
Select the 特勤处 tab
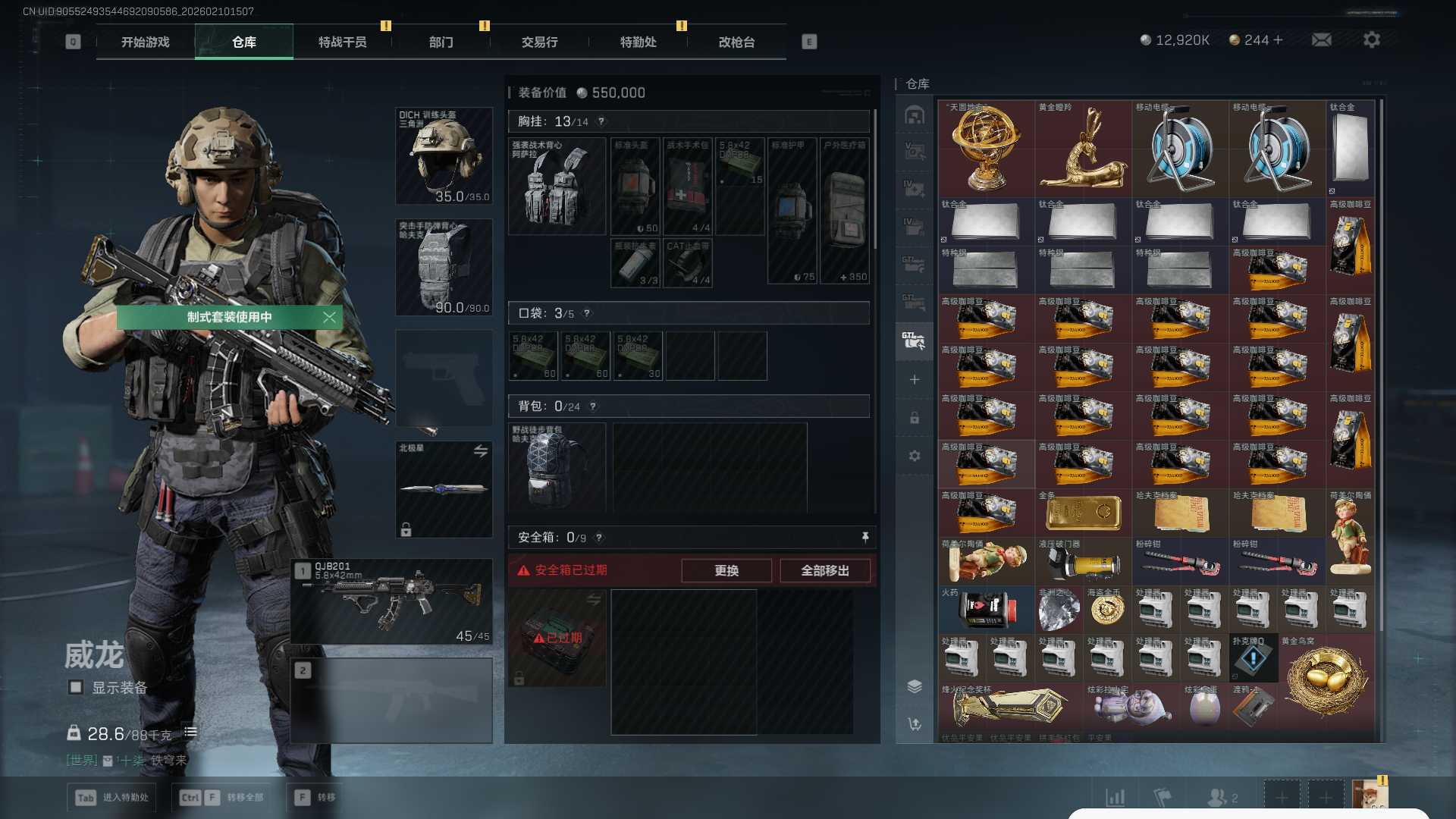638,42
